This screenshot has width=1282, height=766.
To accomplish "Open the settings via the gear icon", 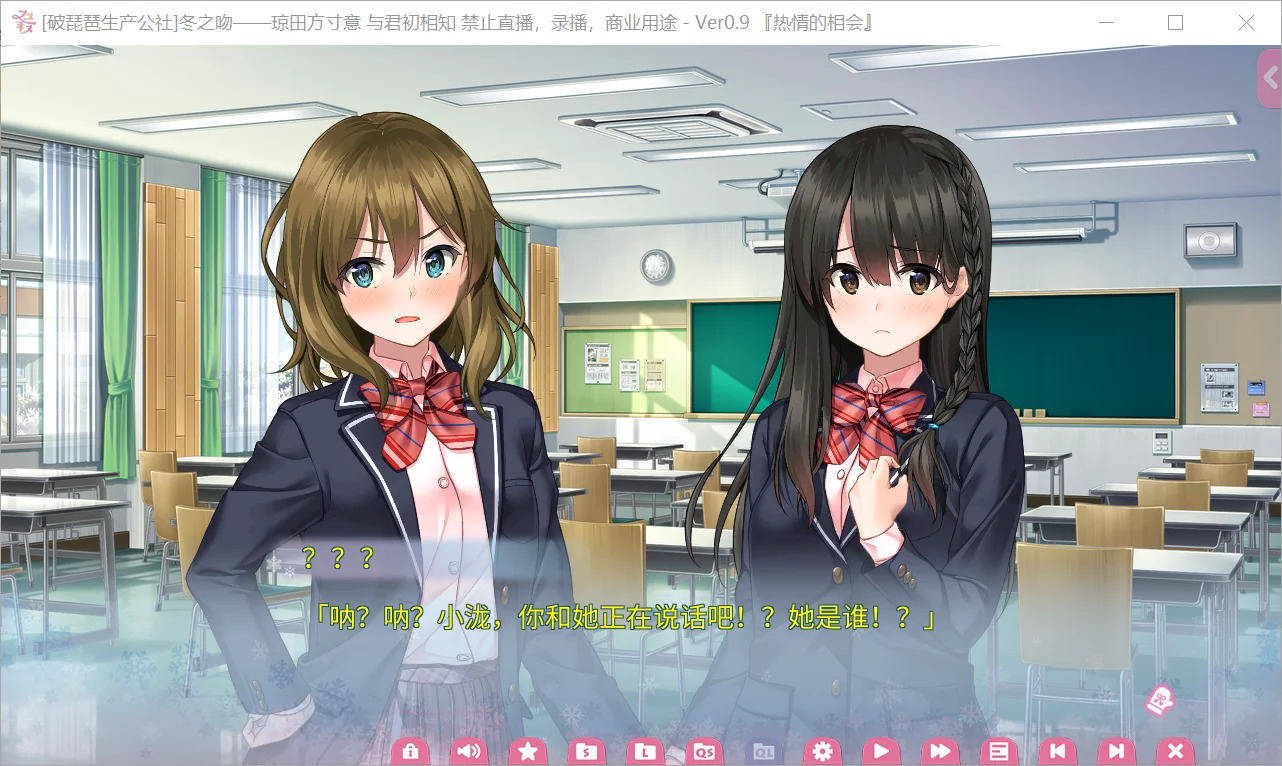I will point(821,750).
